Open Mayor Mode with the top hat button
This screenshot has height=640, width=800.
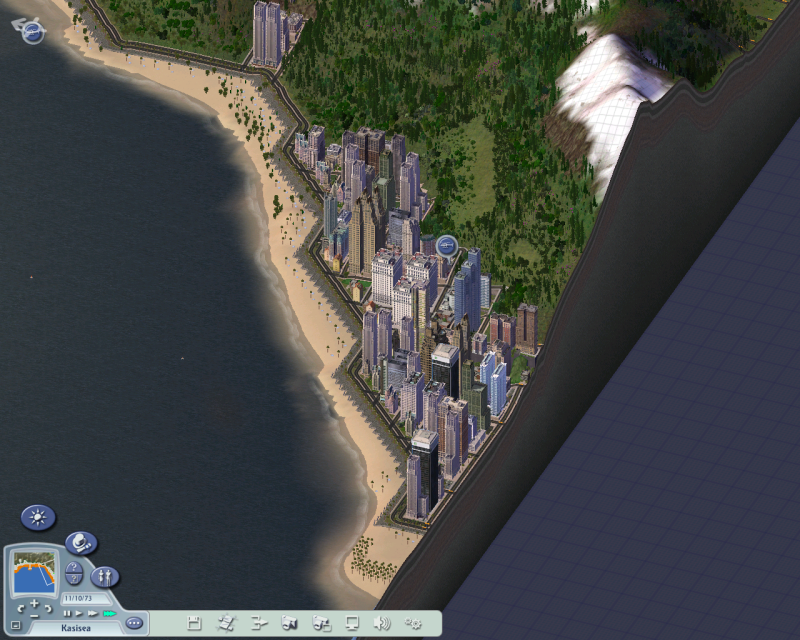81,543
